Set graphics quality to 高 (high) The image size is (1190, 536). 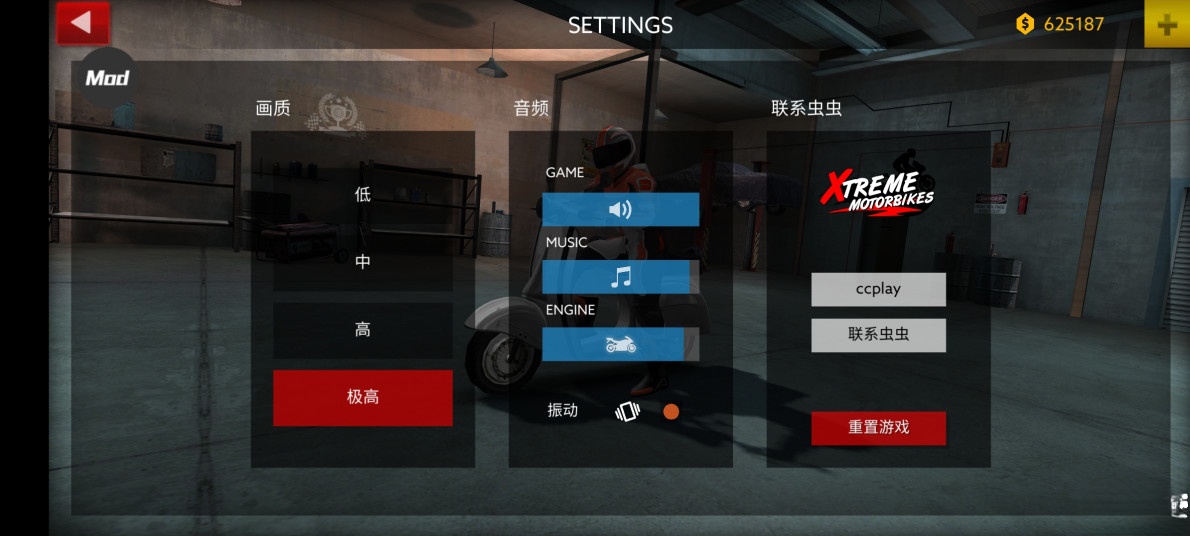(x=362, y=330)
